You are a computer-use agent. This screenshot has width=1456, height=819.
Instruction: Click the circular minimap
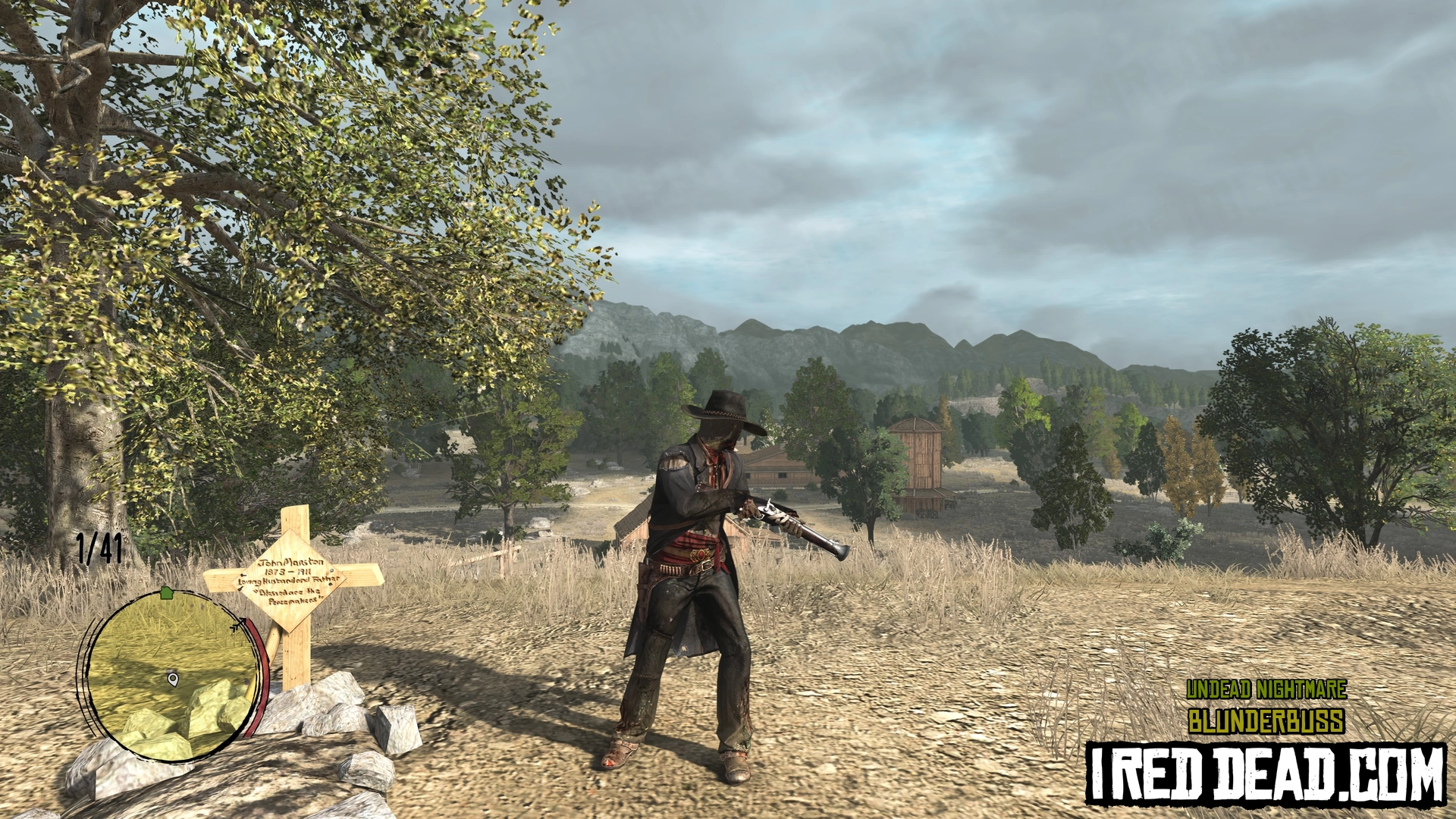173,675
